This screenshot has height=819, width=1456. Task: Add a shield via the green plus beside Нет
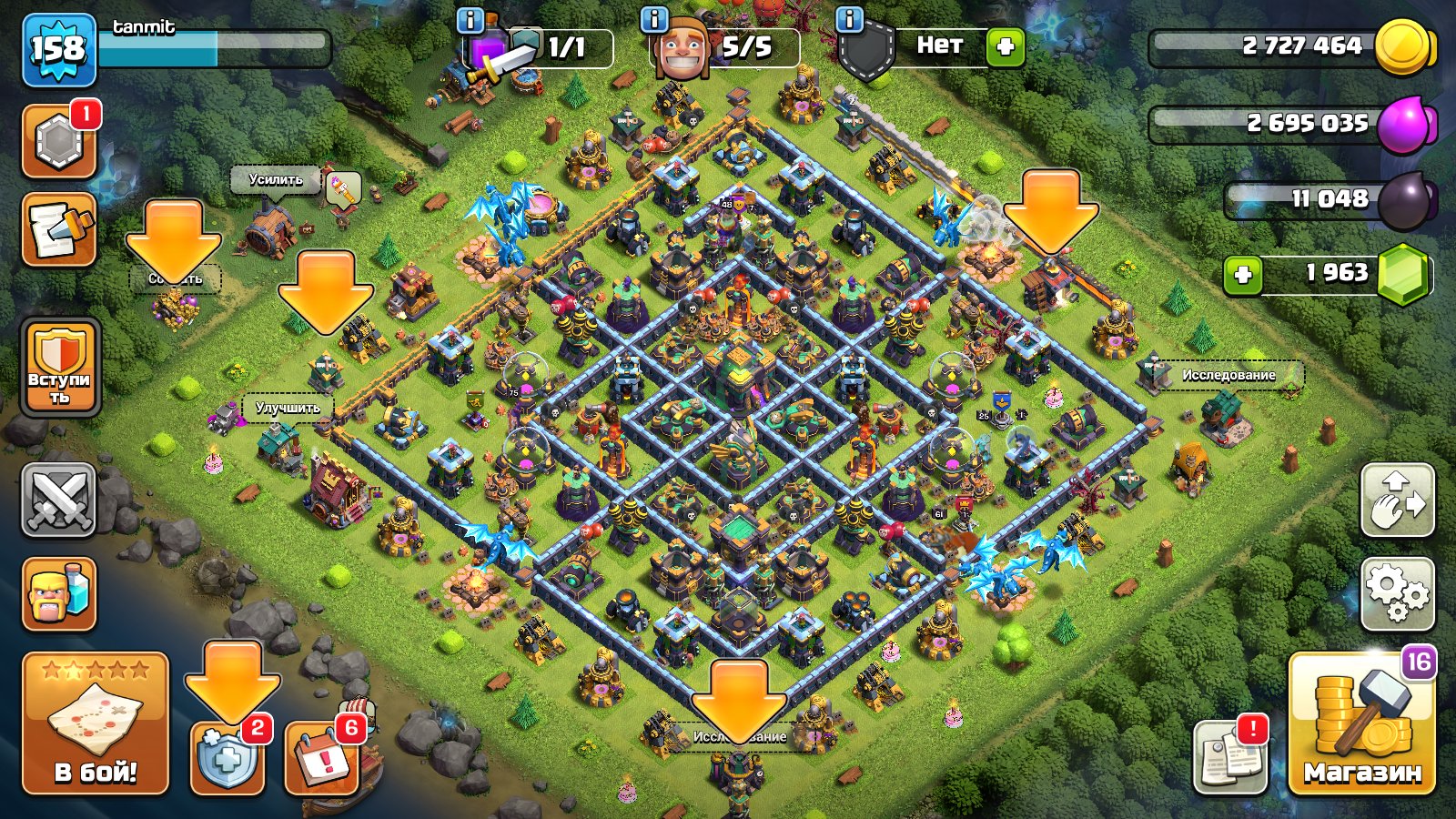point(1005,48)
